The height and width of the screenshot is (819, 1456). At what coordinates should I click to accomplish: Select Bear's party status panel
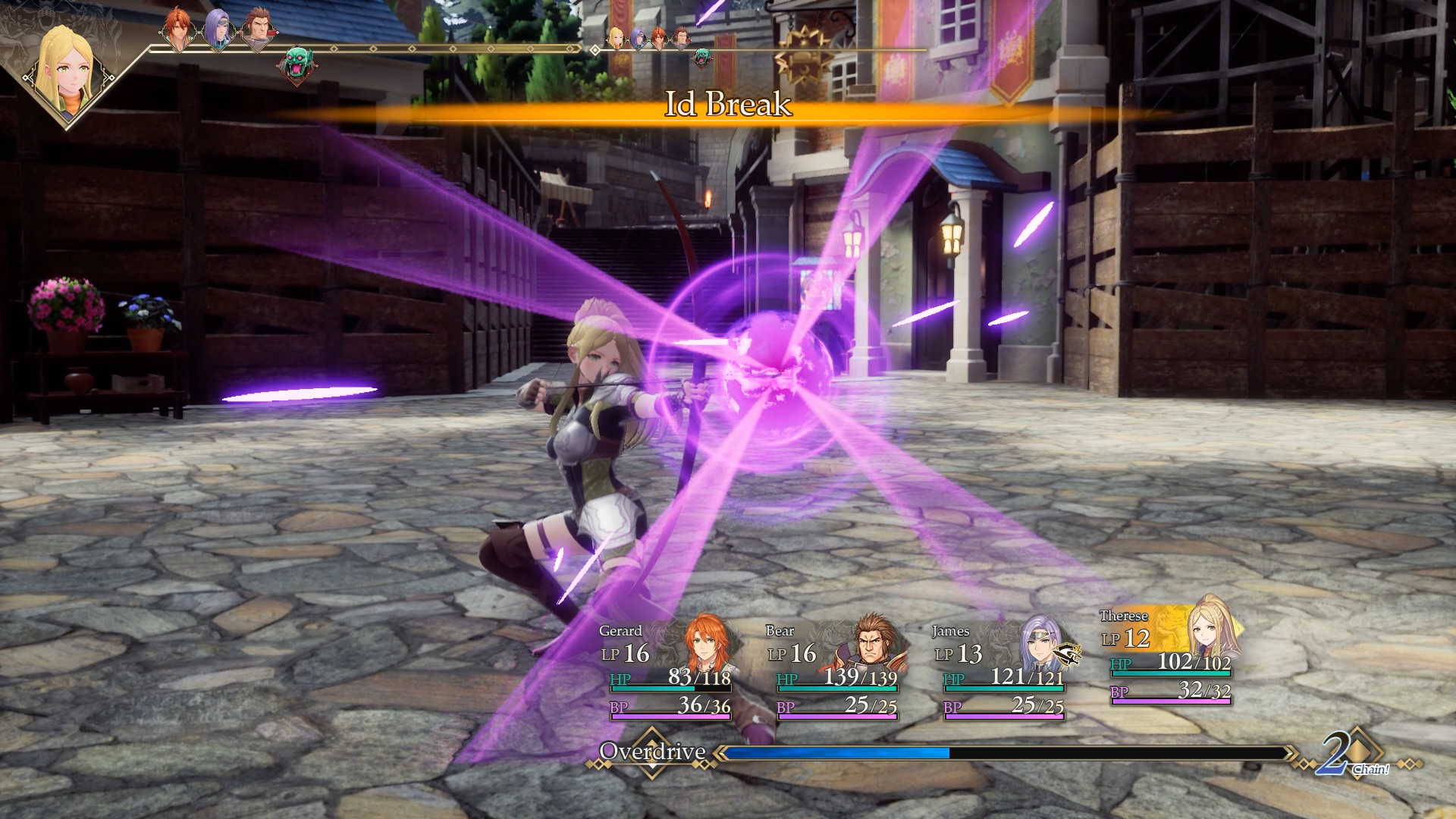[833, 669]
